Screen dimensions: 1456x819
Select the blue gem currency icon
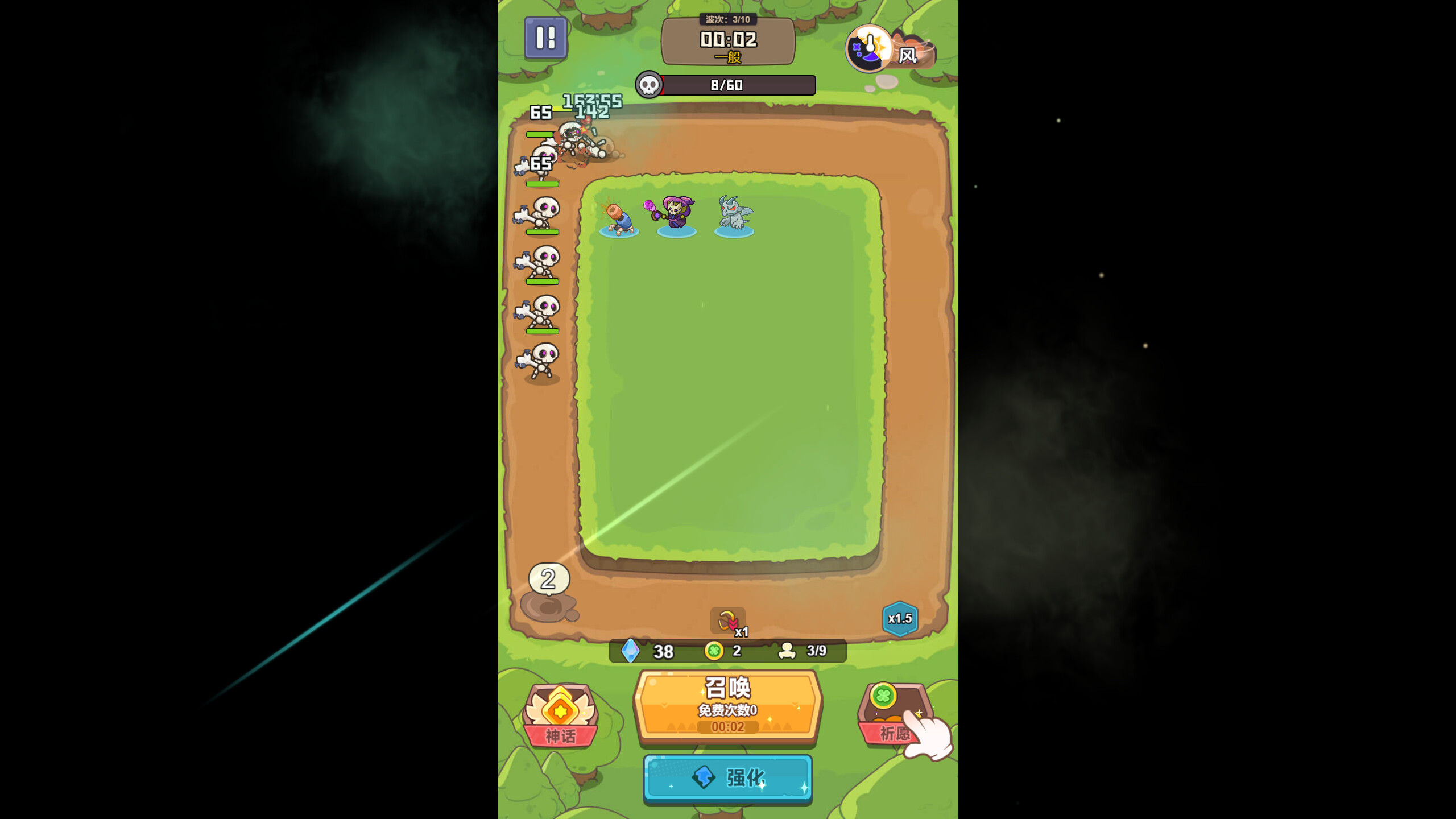tap(630, 651)
